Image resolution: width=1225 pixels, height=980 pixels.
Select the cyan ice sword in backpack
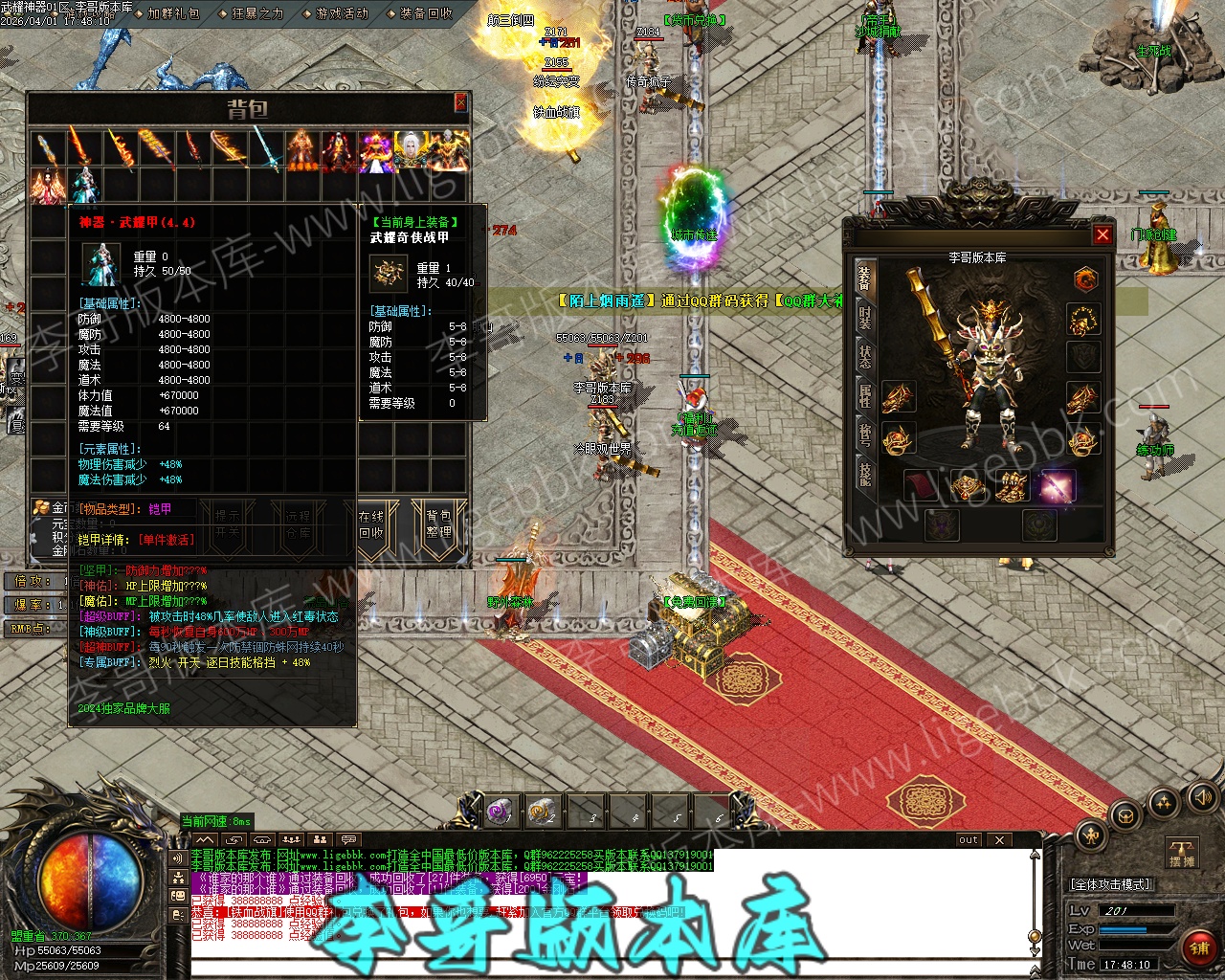(x=267, y=152)
